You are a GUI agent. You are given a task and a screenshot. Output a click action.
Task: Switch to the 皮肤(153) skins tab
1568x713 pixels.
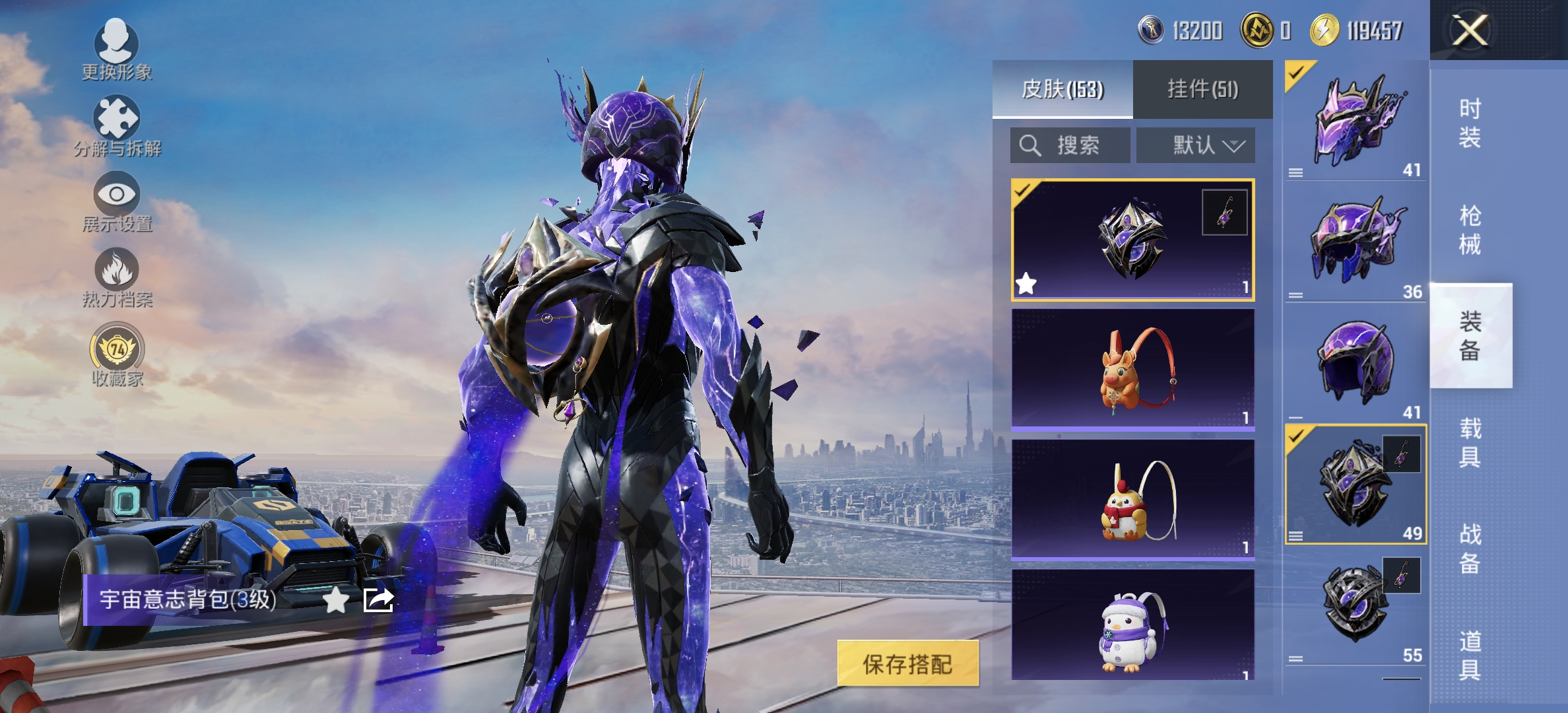tap(1062, 89)
